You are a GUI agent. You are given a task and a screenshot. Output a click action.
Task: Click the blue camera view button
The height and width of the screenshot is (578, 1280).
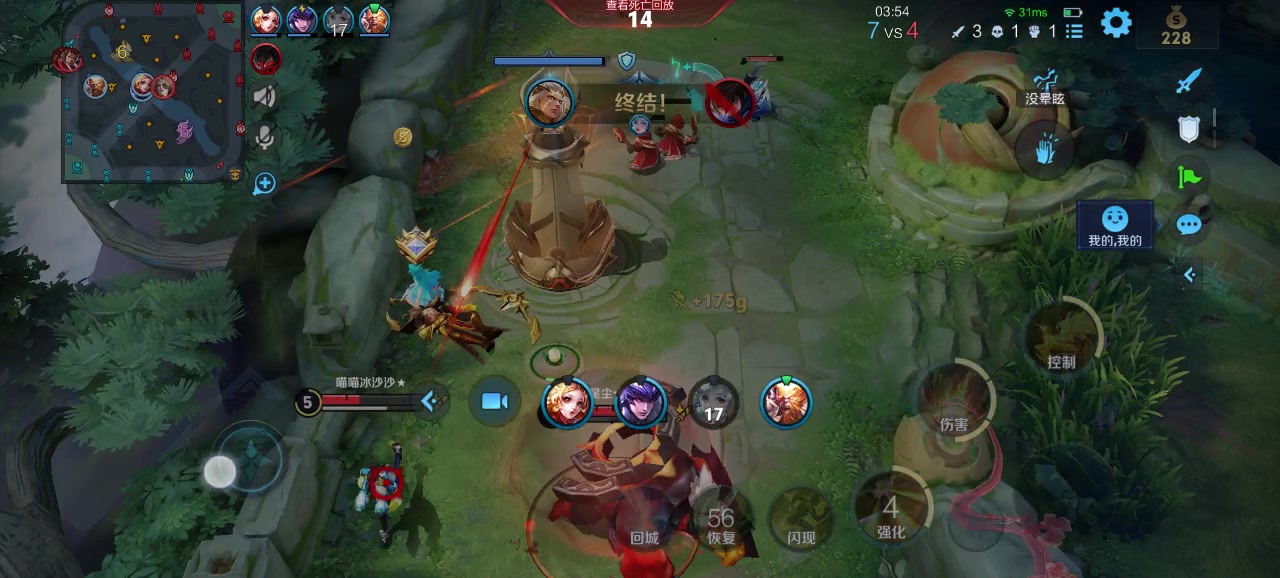pyautogui.click(x=494, y=401)
